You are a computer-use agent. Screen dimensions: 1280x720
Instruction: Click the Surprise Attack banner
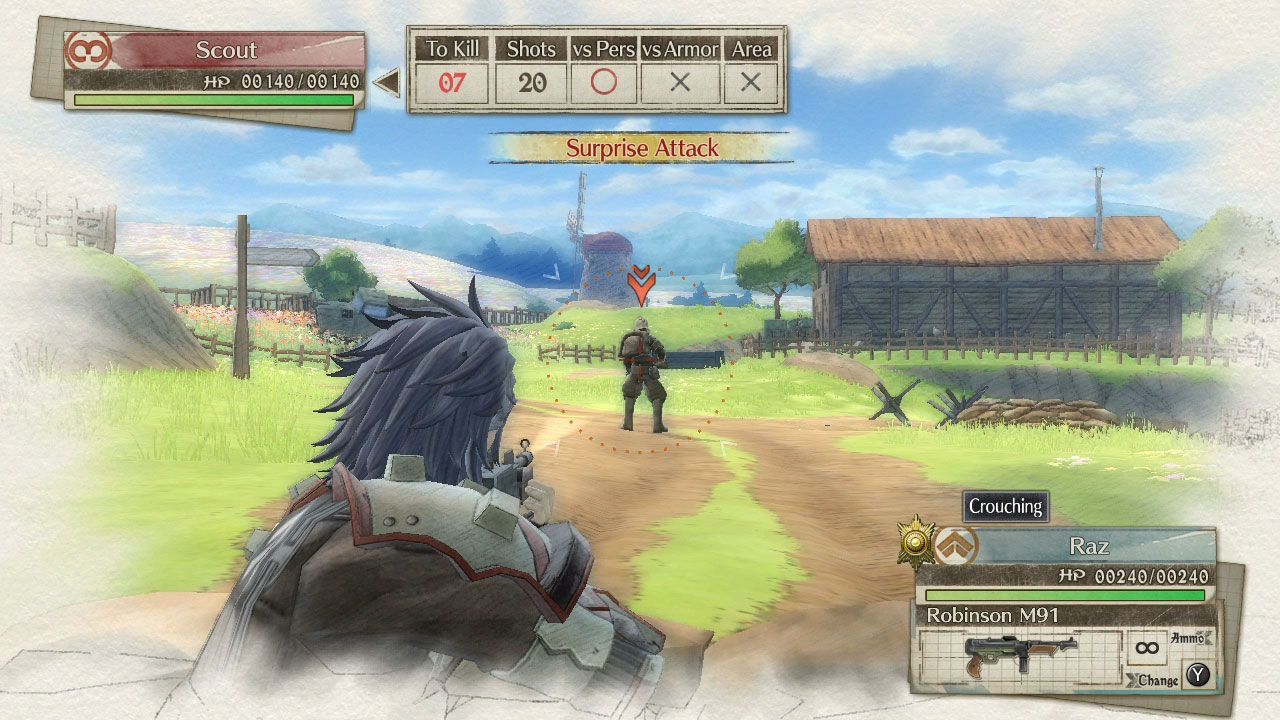coord(643,147)
